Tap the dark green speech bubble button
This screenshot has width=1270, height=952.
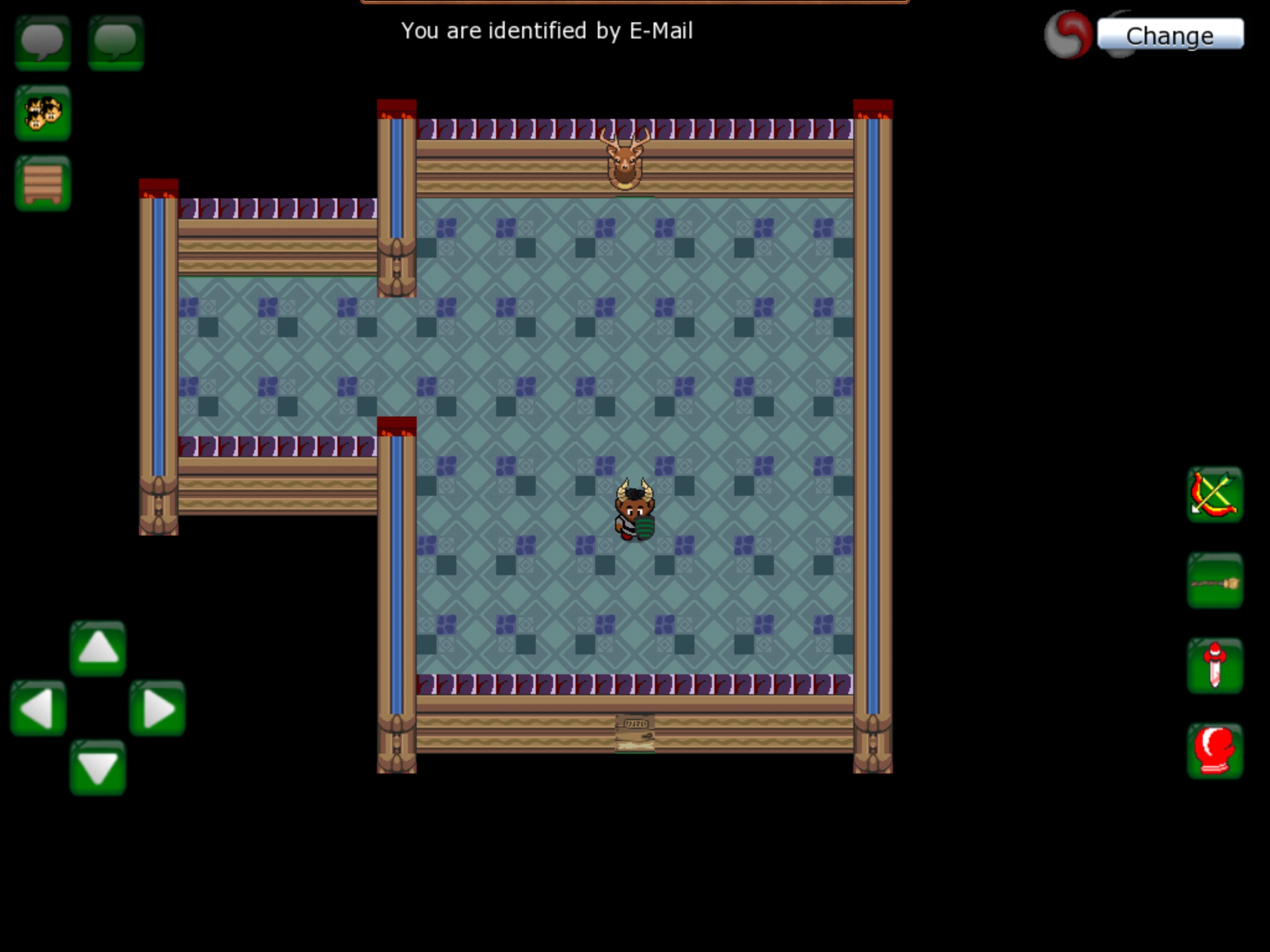coord(116,42)
